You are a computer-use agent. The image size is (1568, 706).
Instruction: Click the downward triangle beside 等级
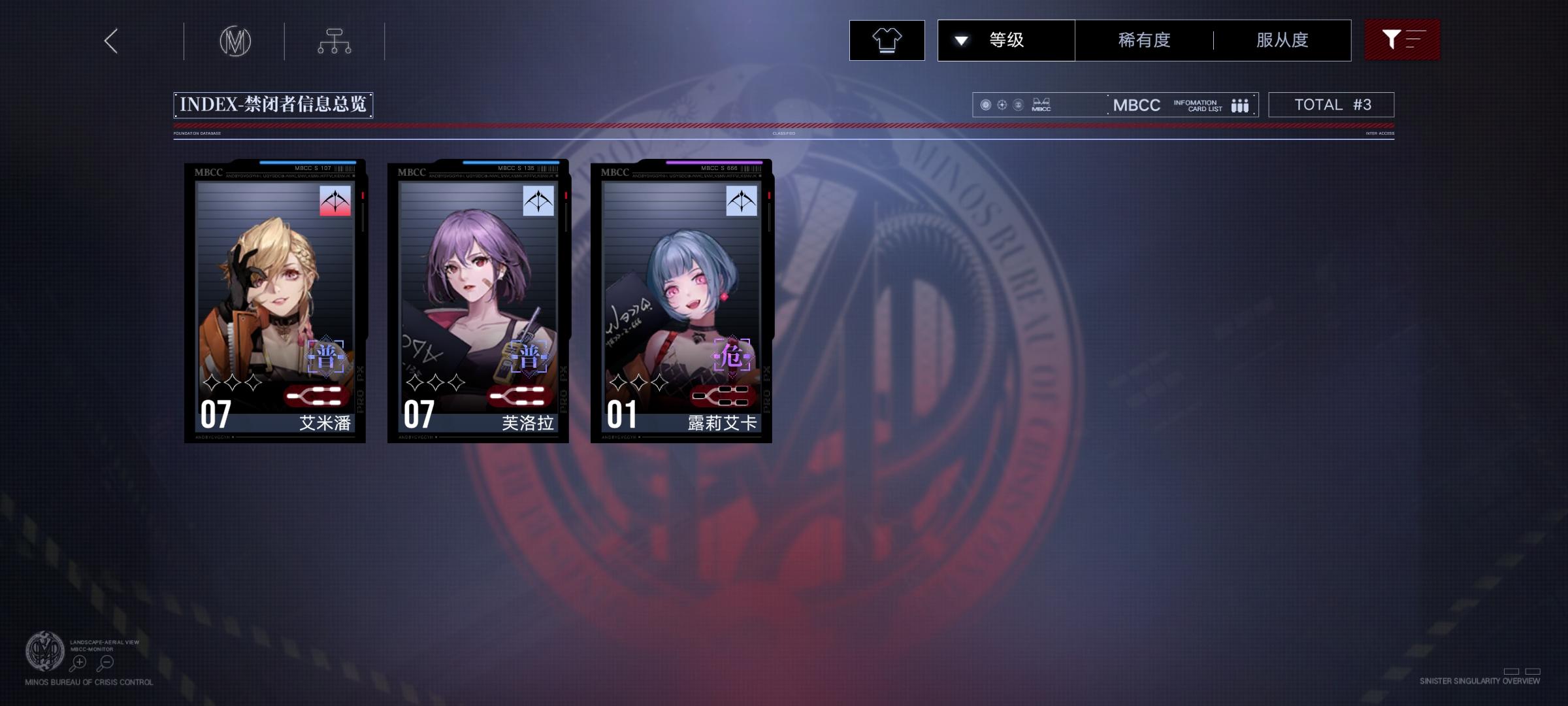tap(960, 40)
